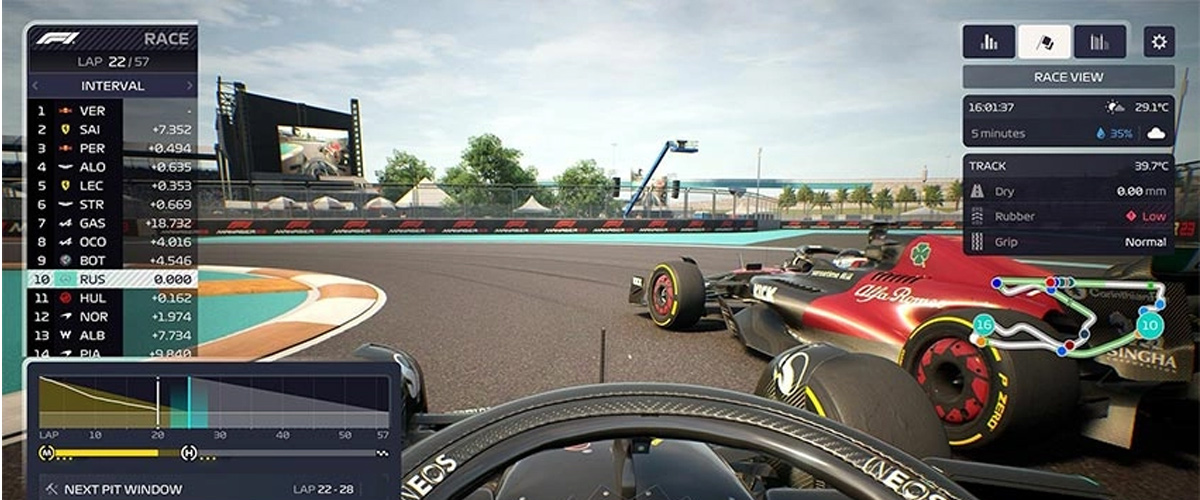Open the bar chart tab beside the gear
This screenshot has width=1200, height=500.
(x=1100, y=42)
